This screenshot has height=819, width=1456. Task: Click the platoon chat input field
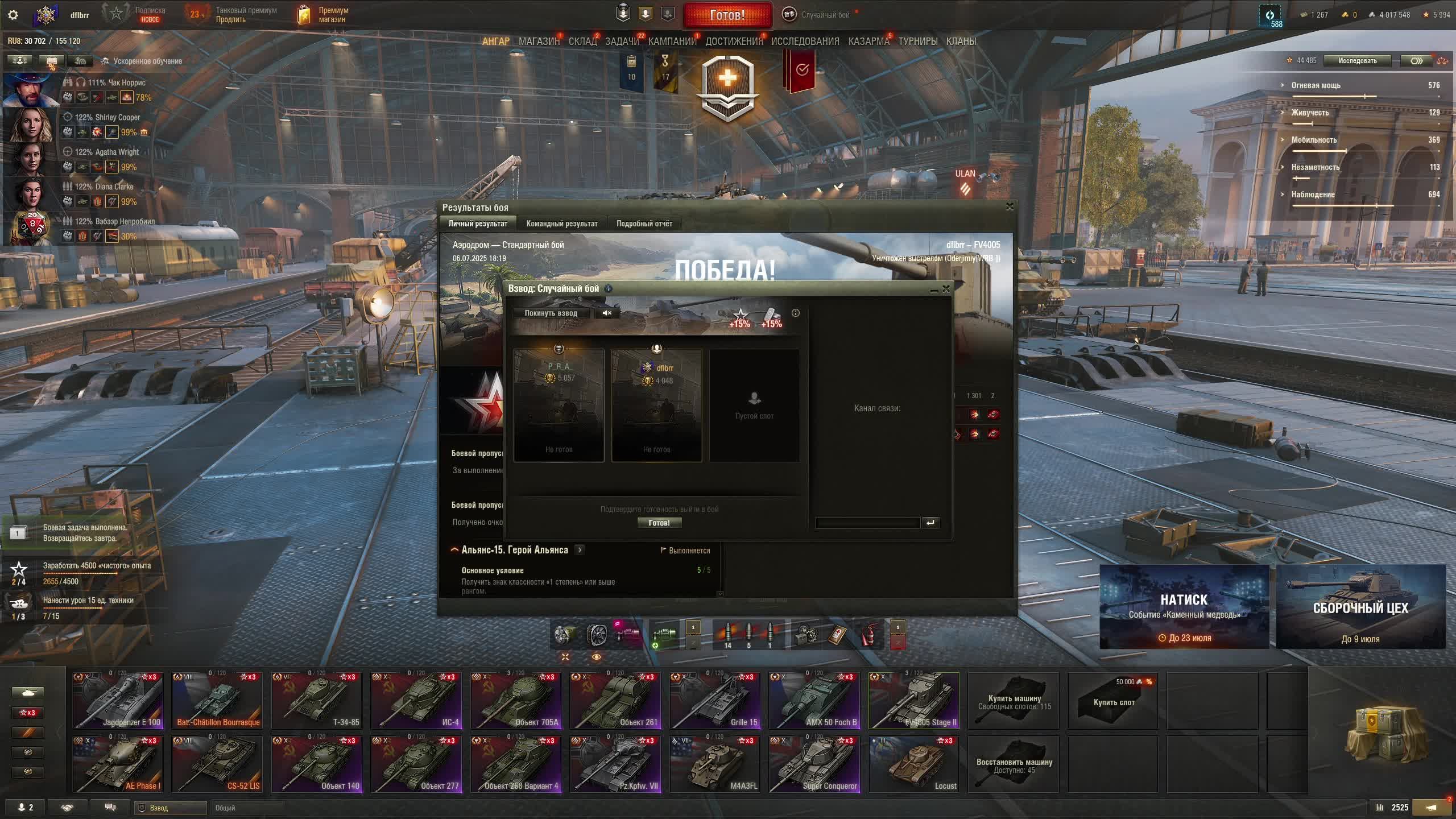(867, 523)
